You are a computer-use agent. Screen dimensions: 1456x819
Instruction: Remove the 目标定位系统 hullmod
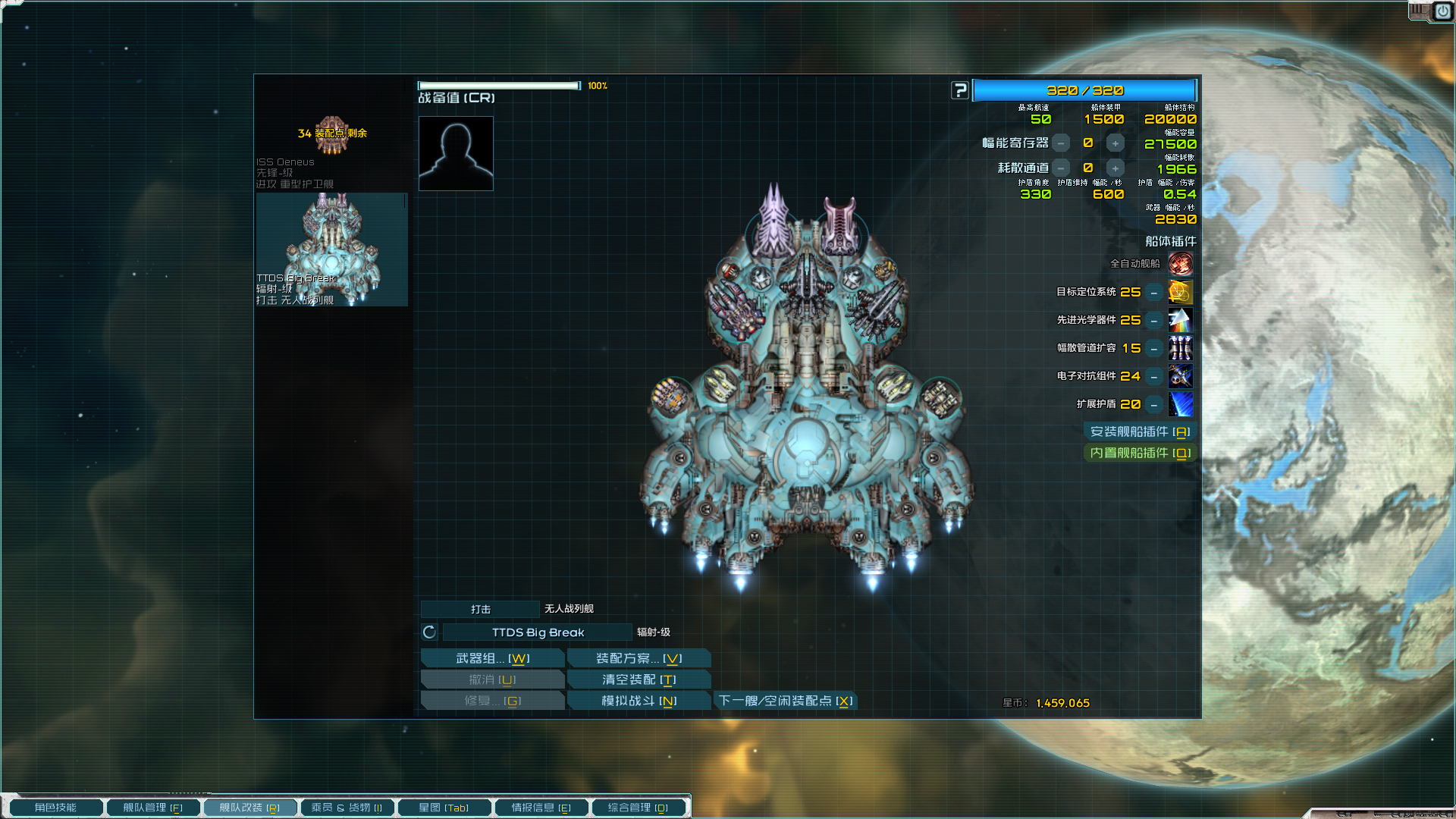1153,293
